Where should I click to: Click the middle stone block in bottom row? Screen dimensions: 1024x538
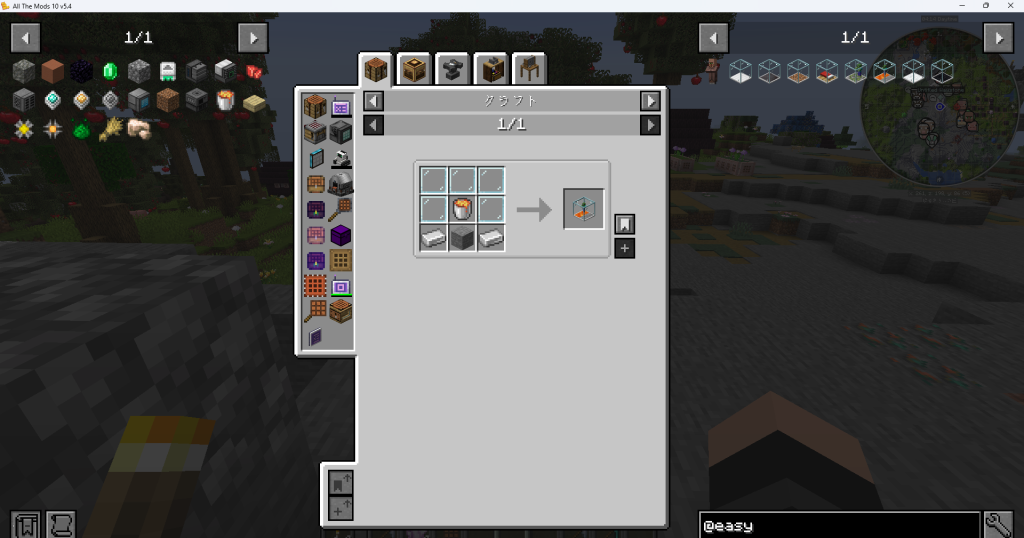point(462,238)
